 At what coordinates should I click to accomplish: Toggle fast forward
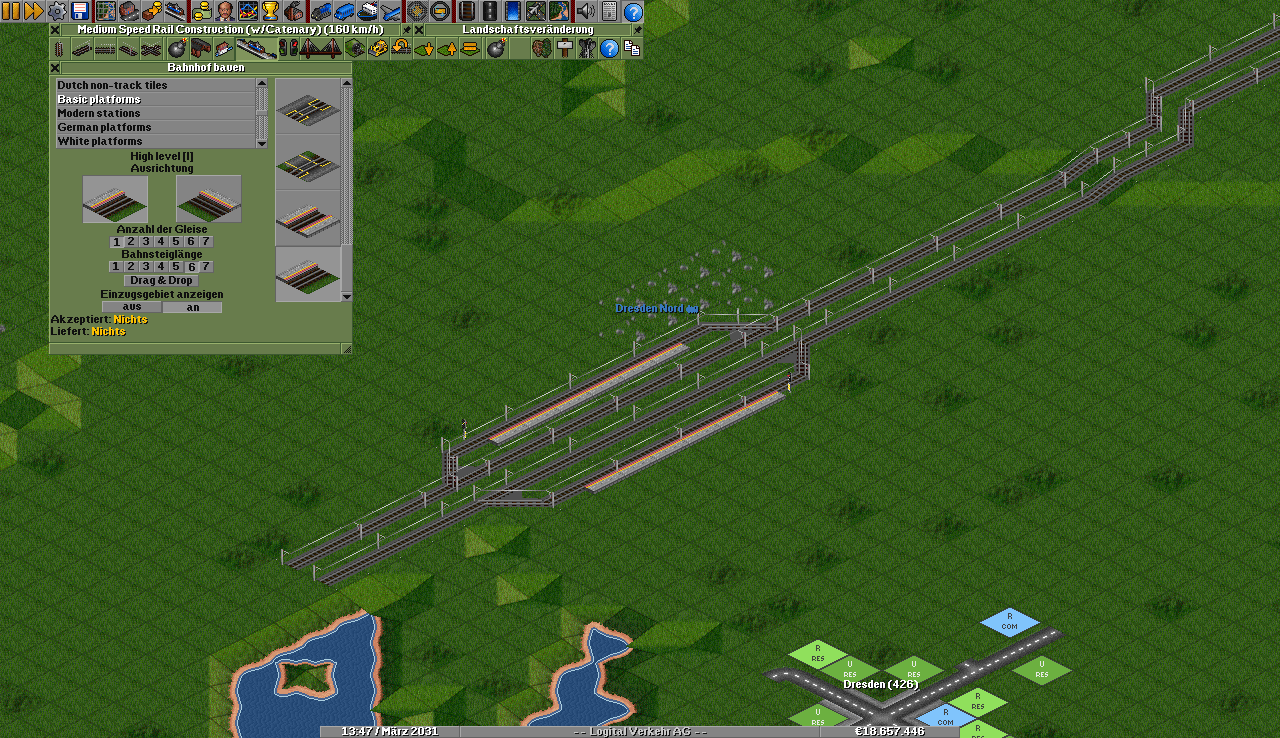(x=33, y=11)
